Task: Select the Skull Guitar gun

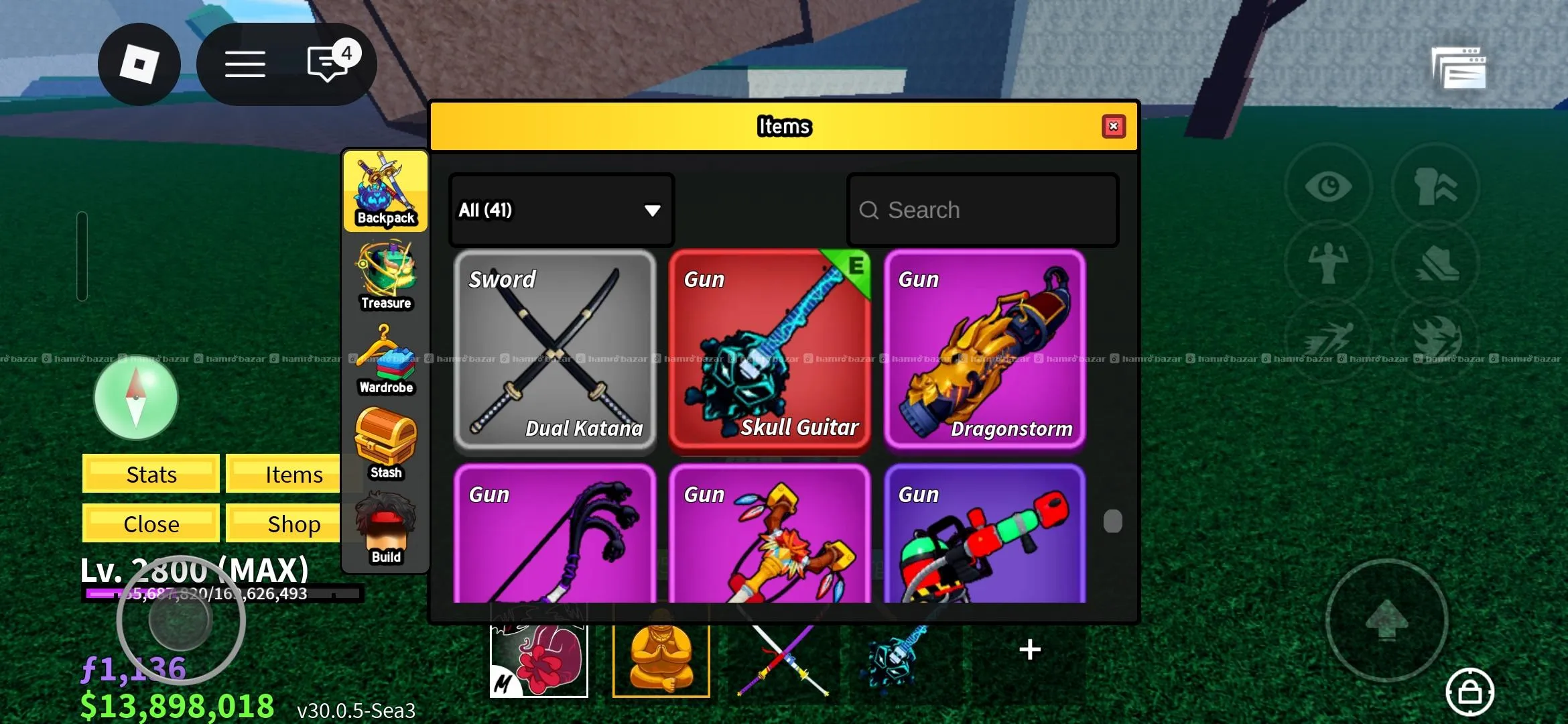Action: (769, 351)
